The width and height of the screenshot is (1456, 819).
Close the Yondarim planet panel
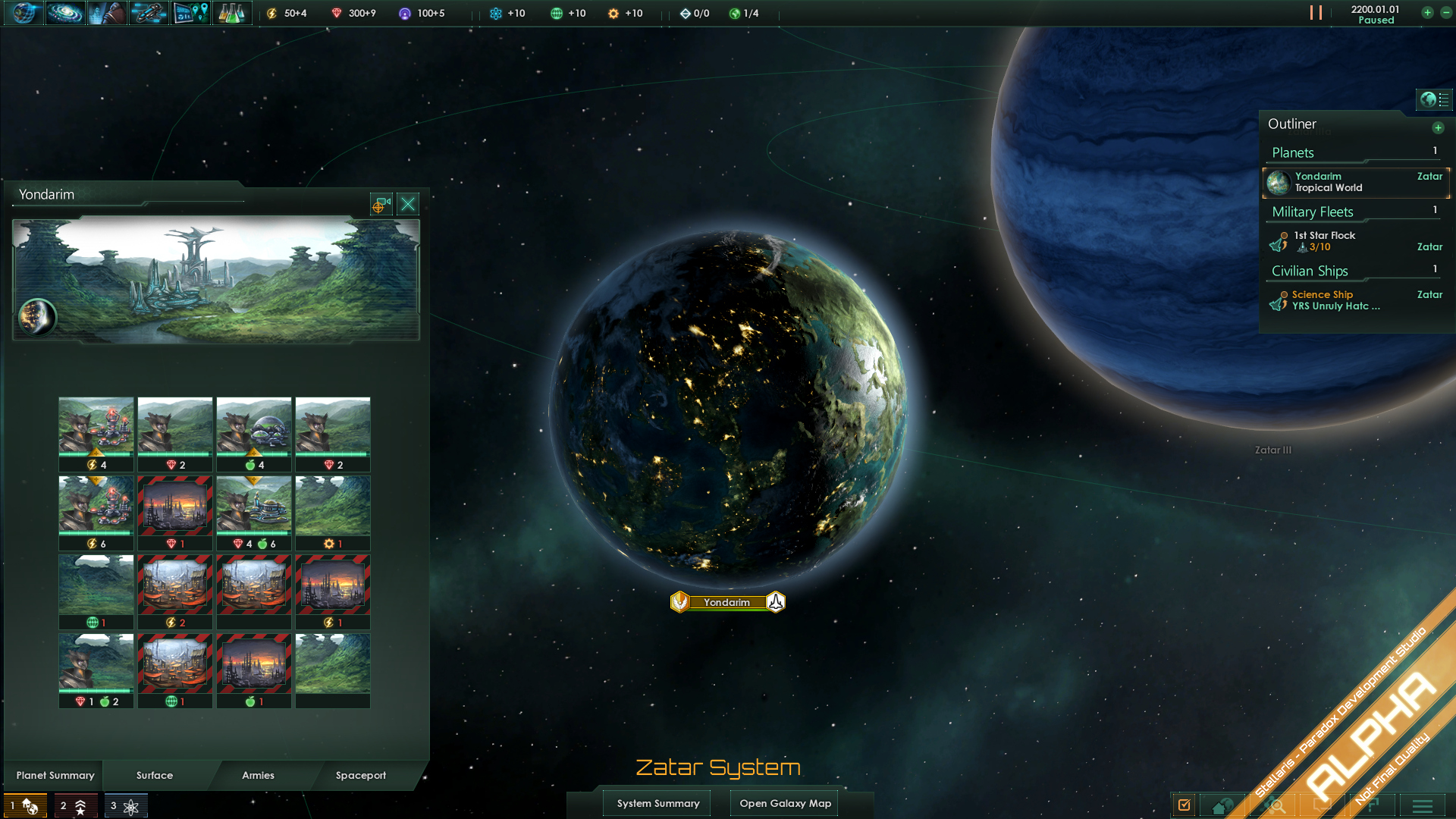[408, 204]
